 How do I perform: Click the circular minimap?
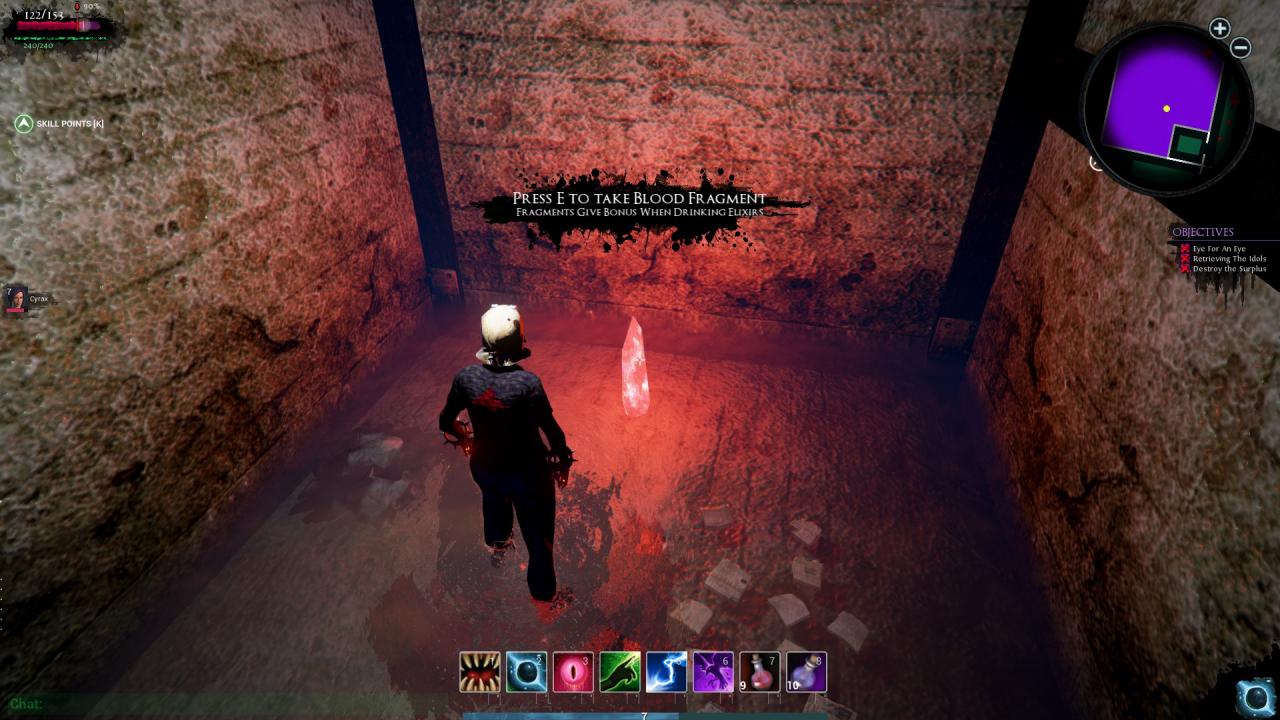point(1166,108)
